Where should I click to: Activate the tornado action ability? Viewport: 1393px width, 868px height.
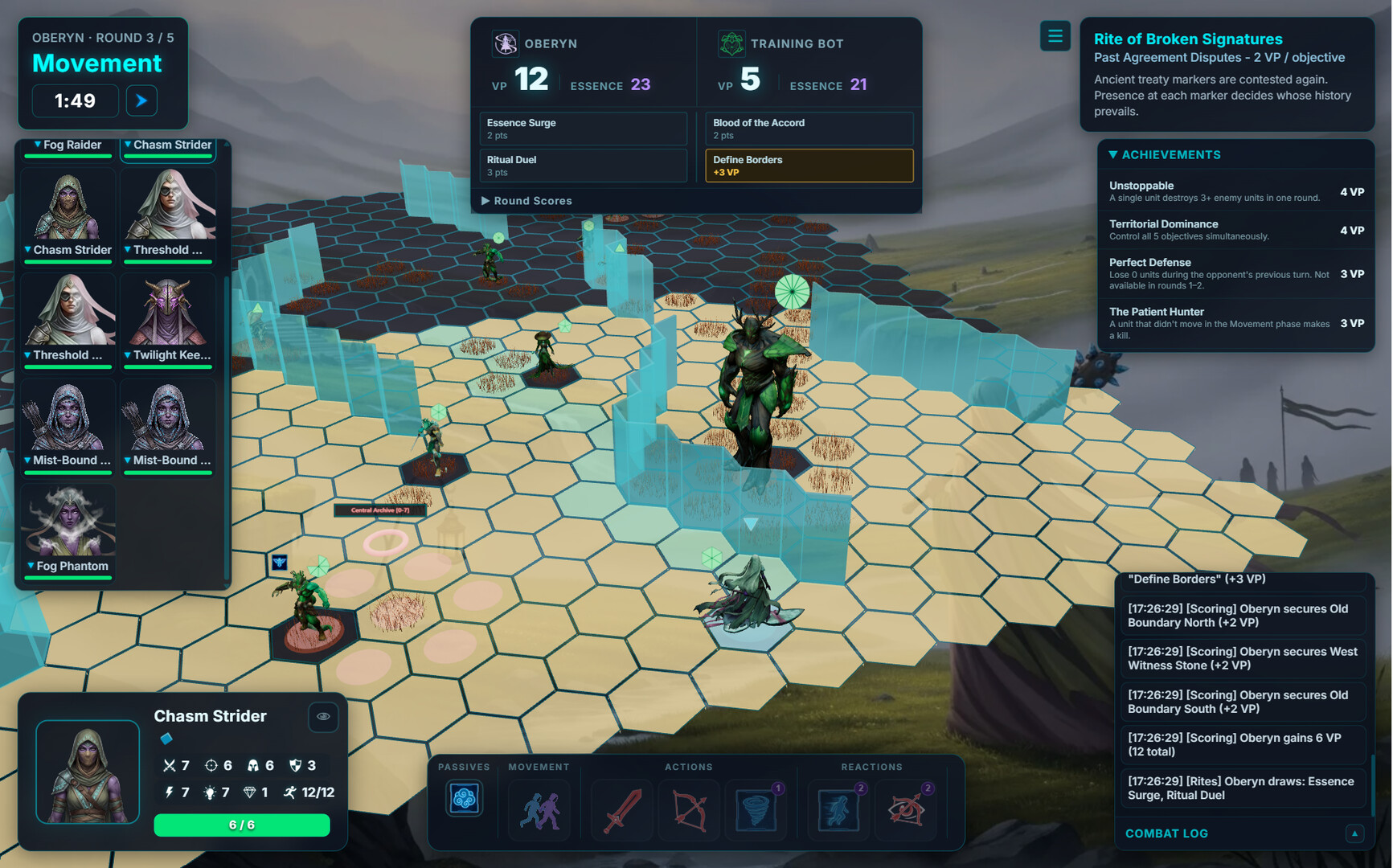click(756, 810)
